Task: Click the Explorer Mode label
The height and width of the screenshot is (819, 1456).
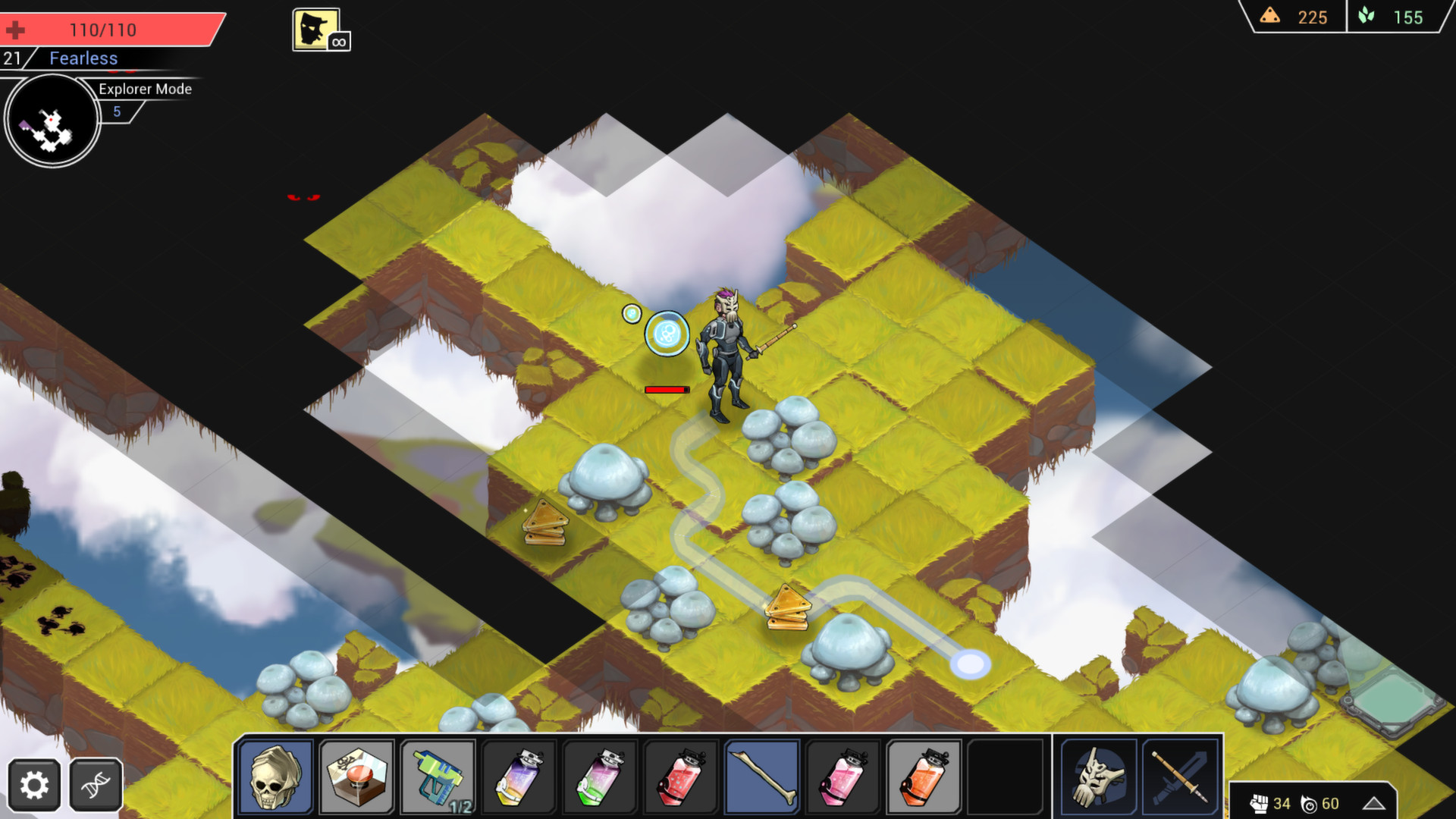Action: point(145,89)
